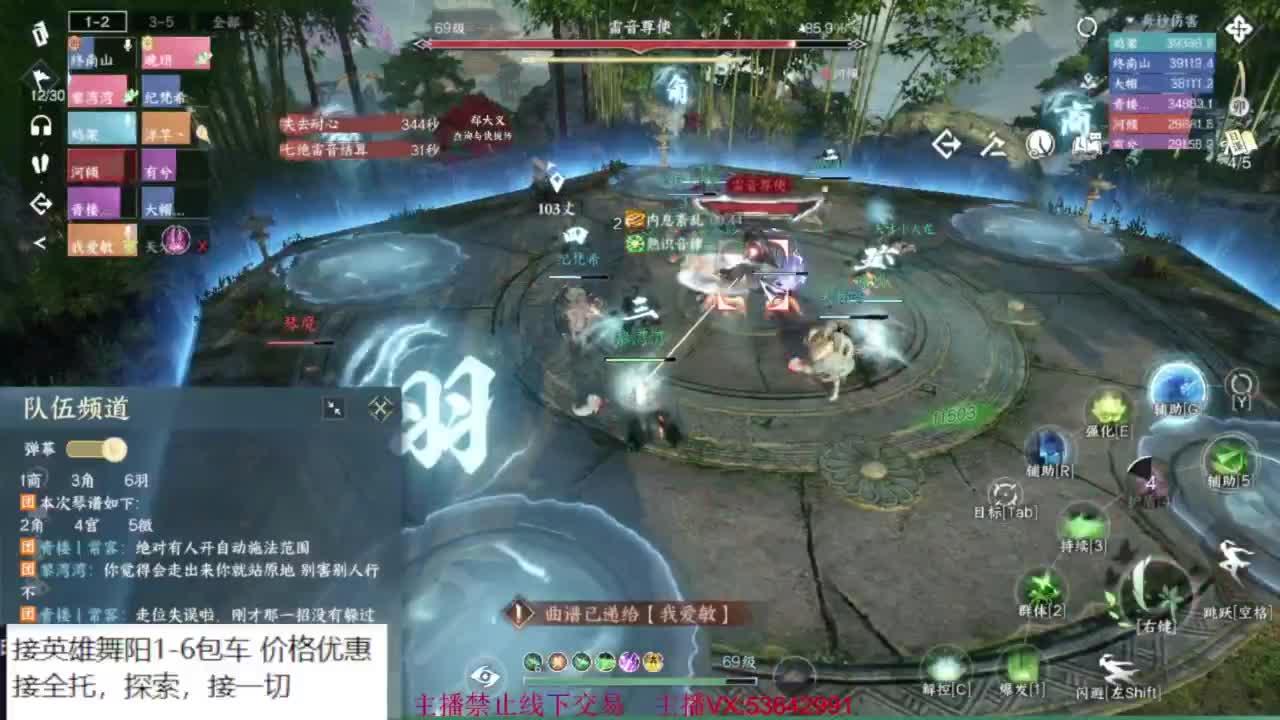Switch to the 3-5 team tab
1280x720 pixels.
pos(160,22)
